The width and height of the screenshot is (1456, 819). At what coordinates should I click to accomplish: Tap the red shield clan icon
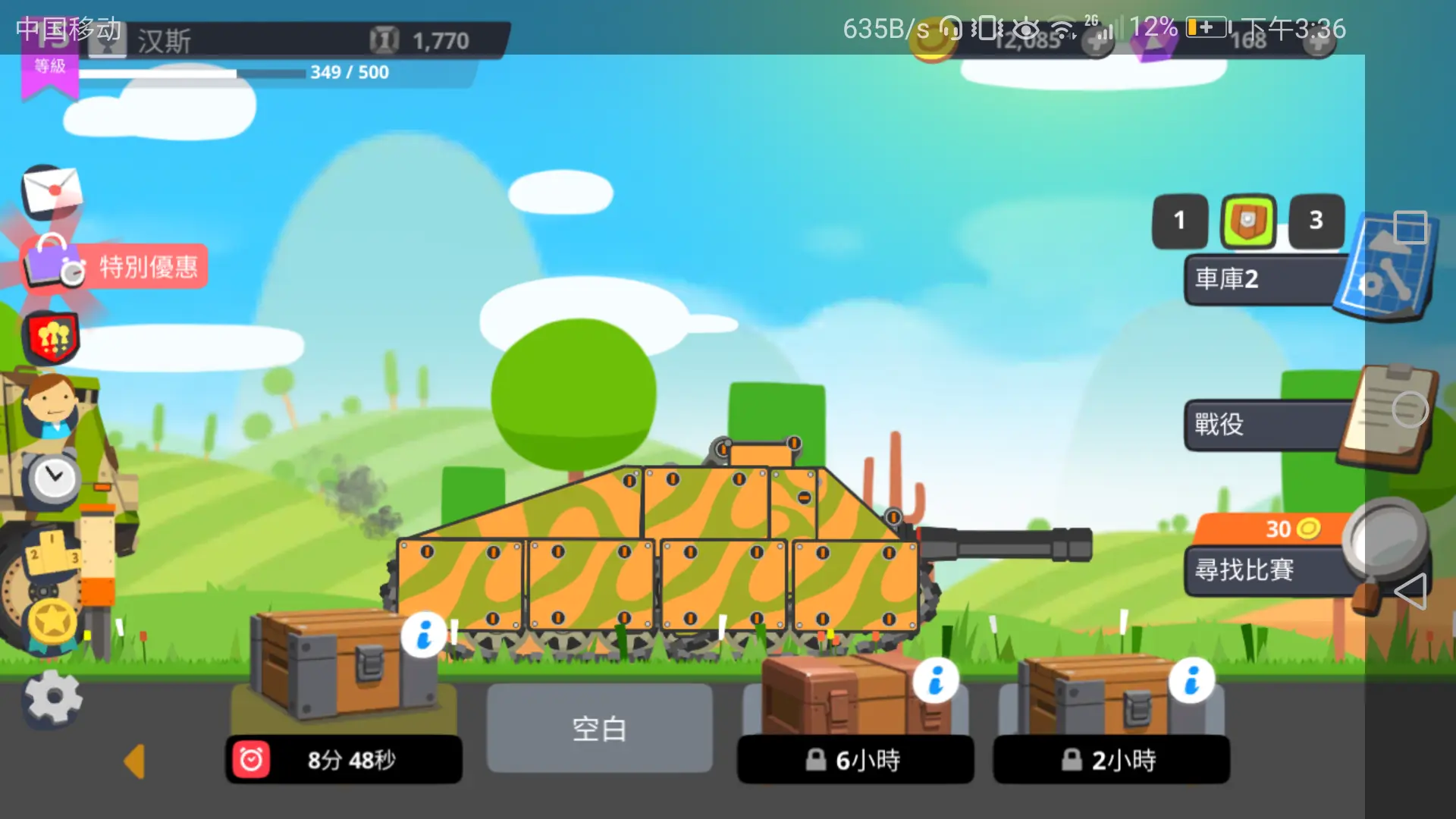pyautogui.click(x=52, y=337)
